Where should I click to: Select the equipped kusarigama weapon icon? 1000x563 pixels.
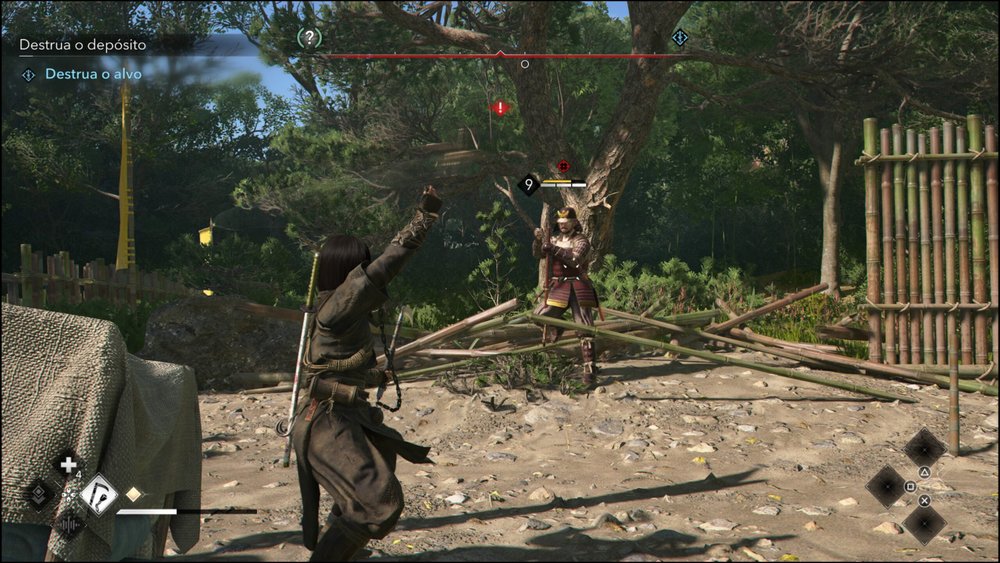coord(99,493)
